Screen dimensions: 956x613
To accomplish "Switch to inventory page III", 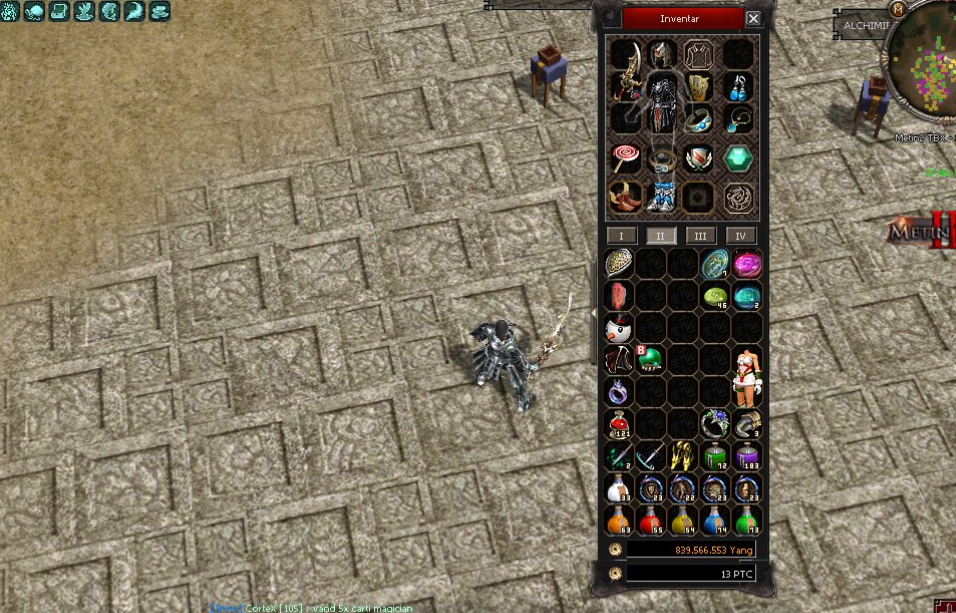I will pos(700,236).
